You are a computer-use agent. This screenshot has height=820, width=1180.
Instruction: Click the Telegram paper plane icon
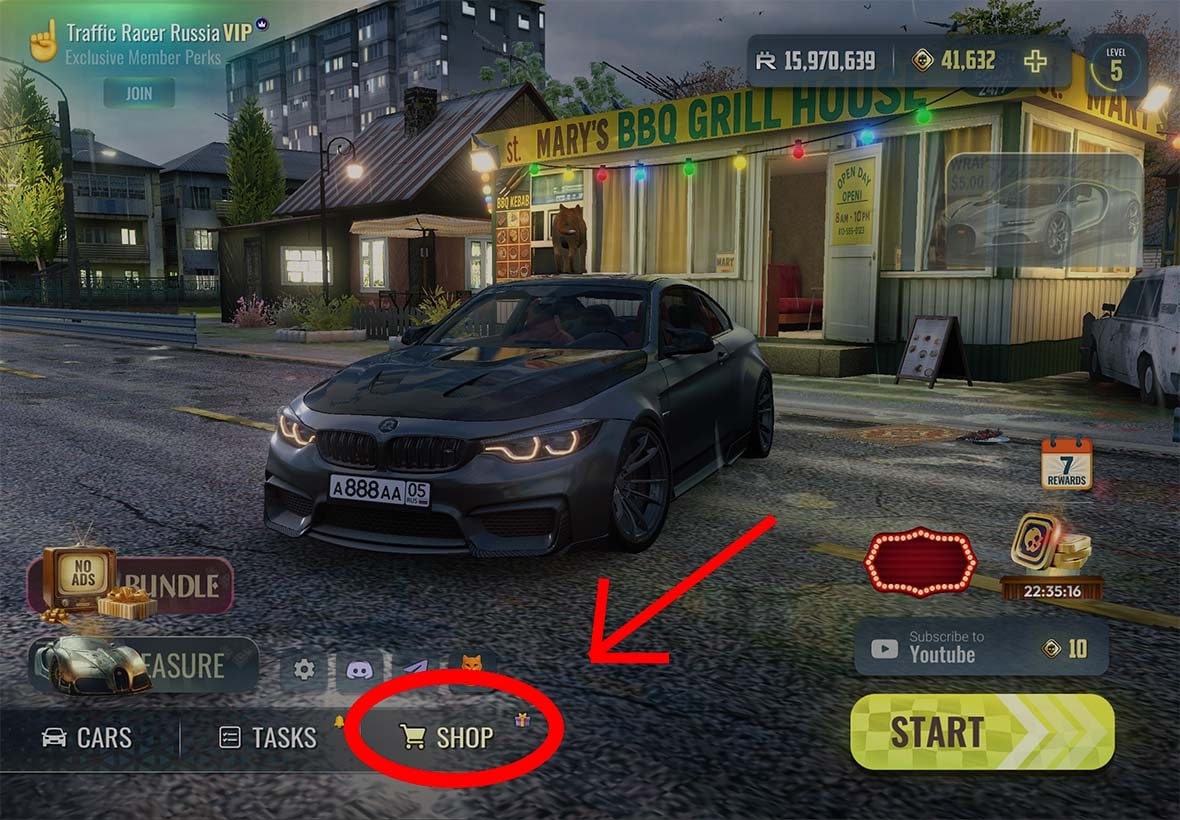pos(415,667)
